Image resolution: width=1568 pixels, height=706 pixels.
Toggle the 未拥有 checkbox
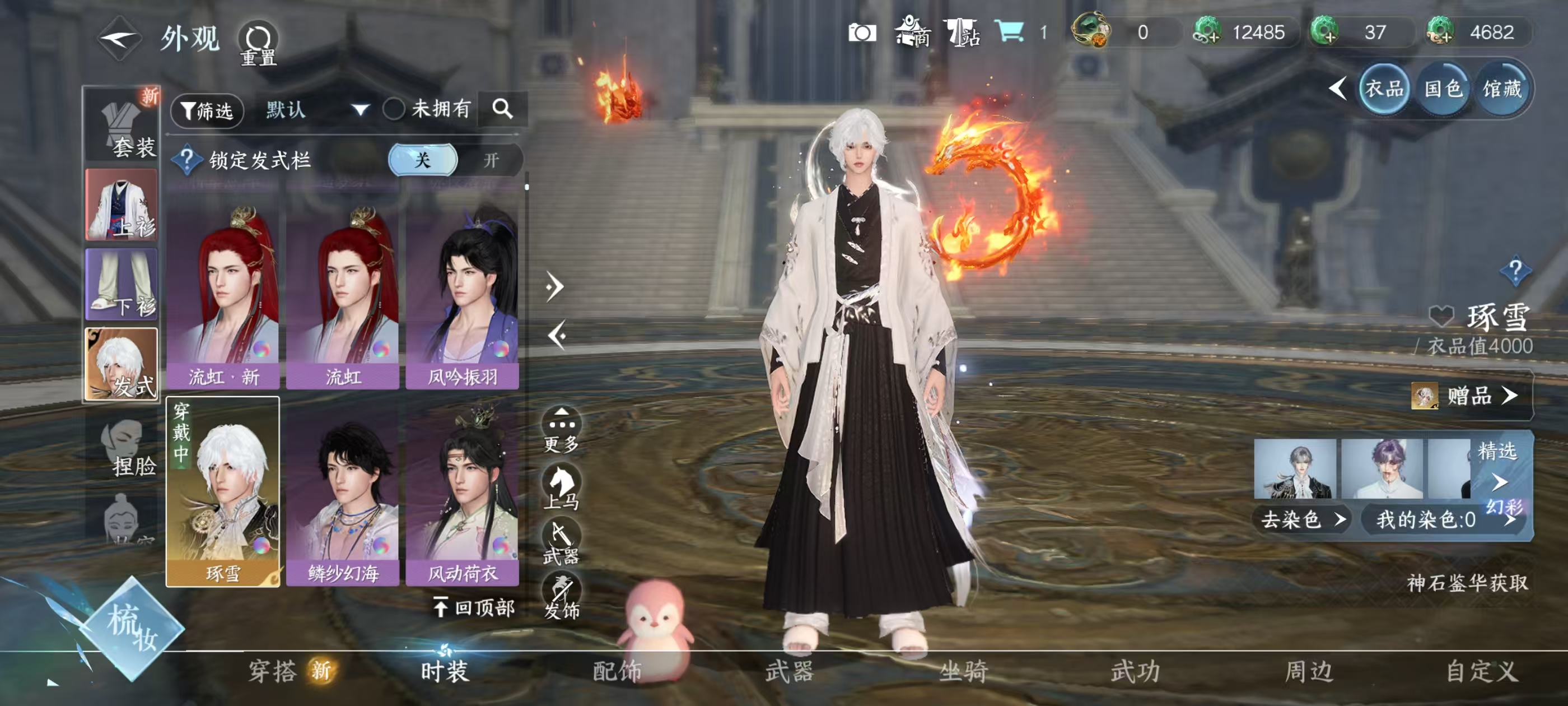(x=394, y=110)
